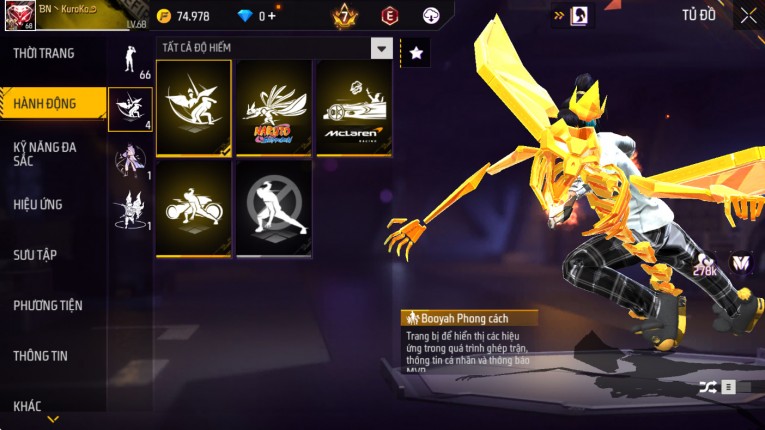Viewport: 765px width, 430px height.
Task: Show the PHƯƠNG TIỆN category
Action: (48, 305)
